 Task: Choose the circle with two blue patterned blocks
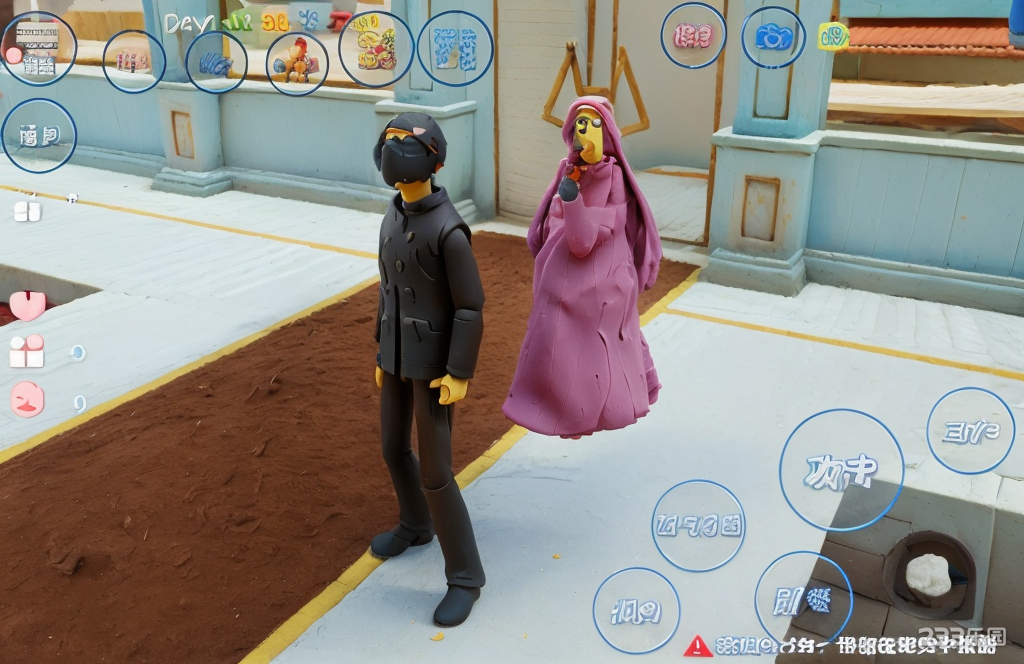coord(455,48)
